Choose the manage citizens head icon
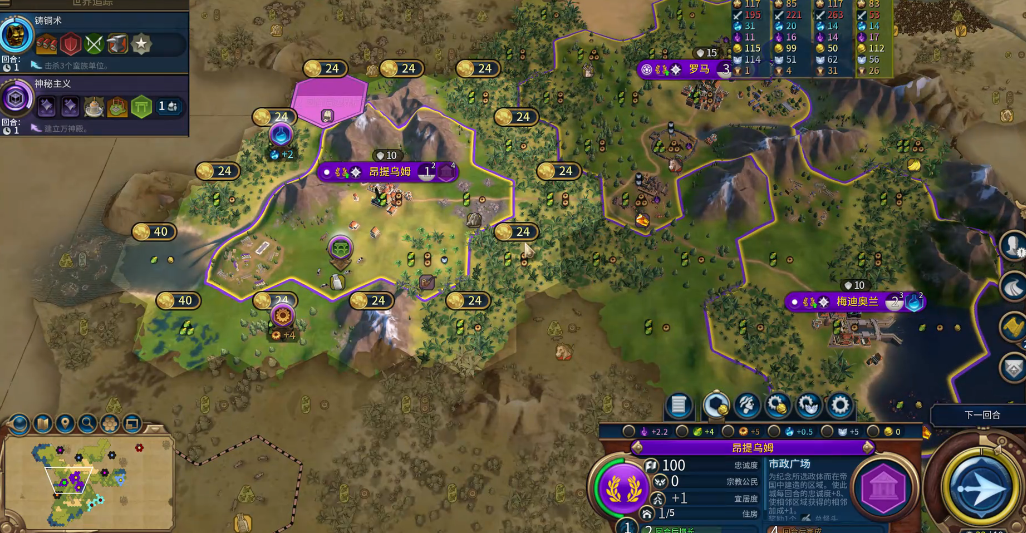This screenshot has height=533, width=1026. 746,405
